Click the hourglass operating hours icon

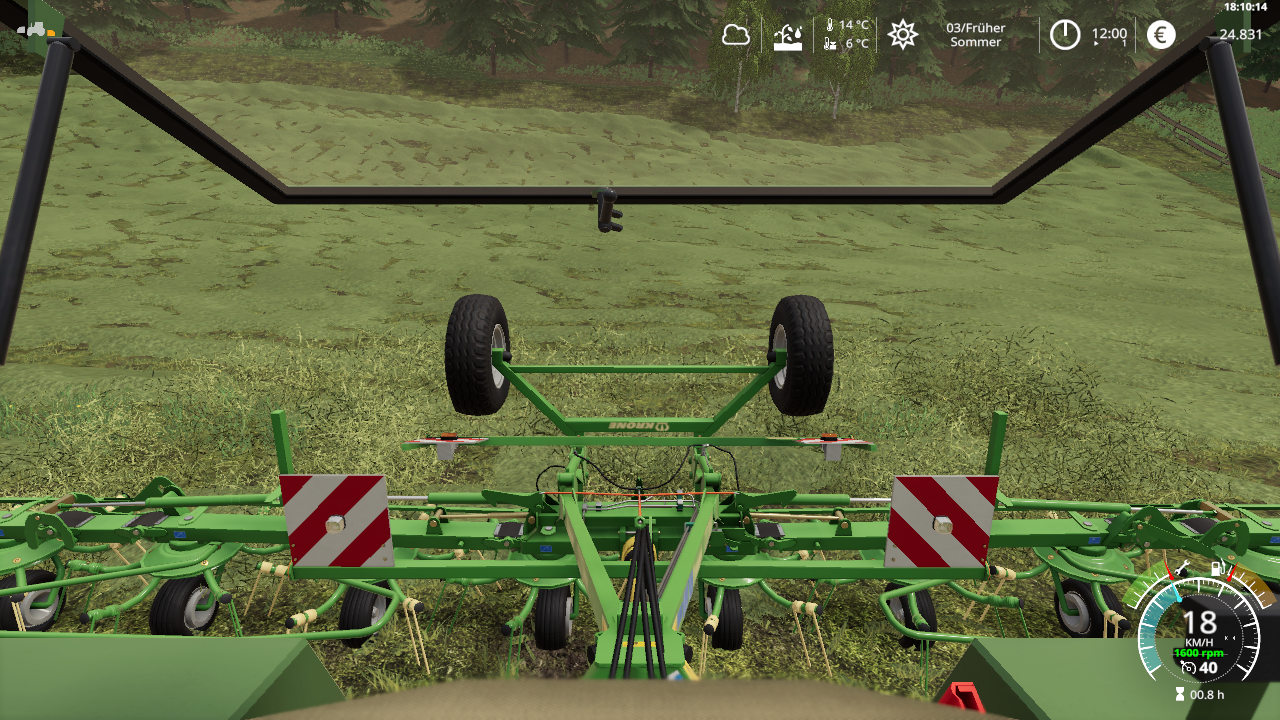1180,694
